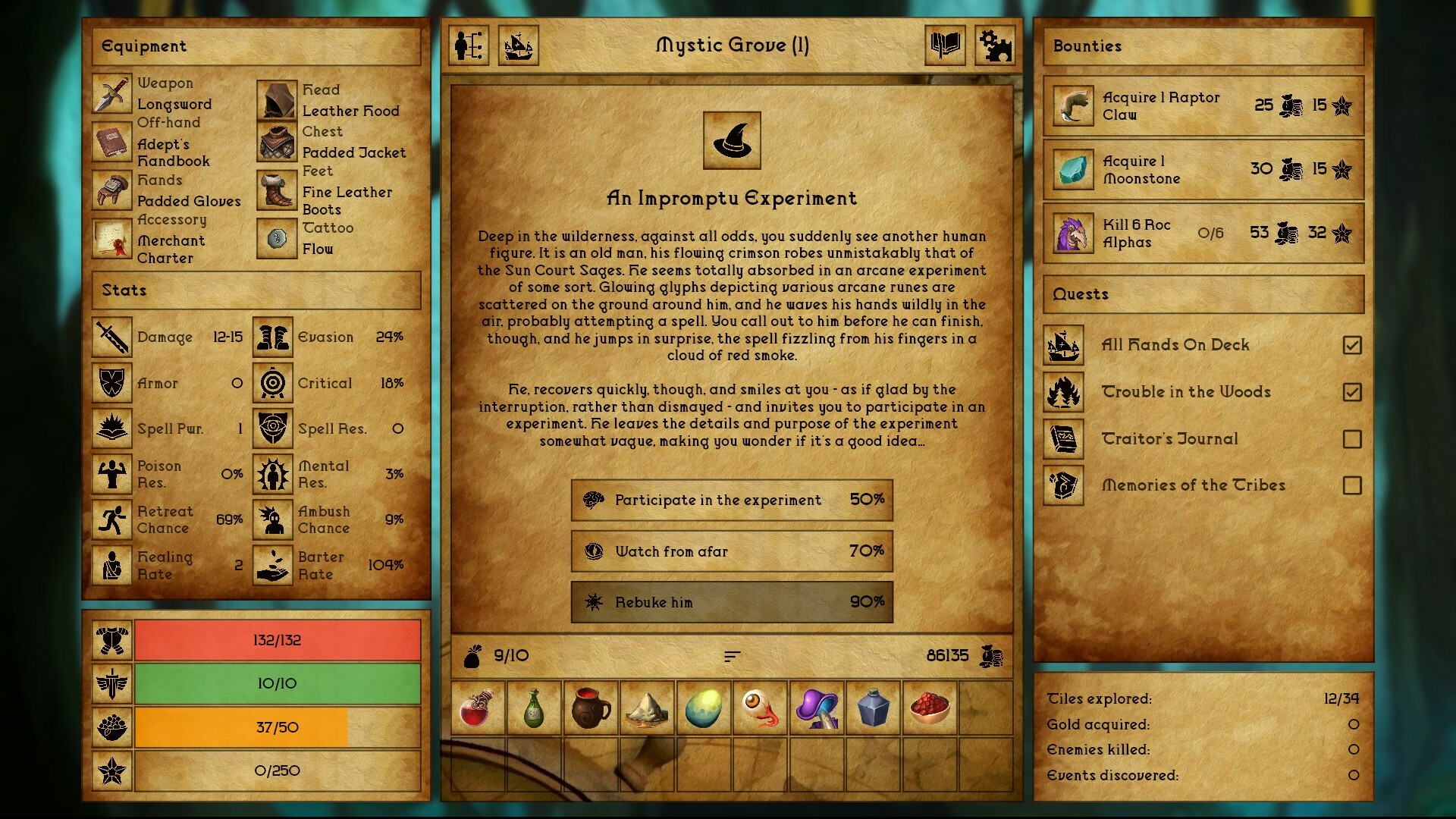Check the Traitor's Journal quest box

(1353, 438)
